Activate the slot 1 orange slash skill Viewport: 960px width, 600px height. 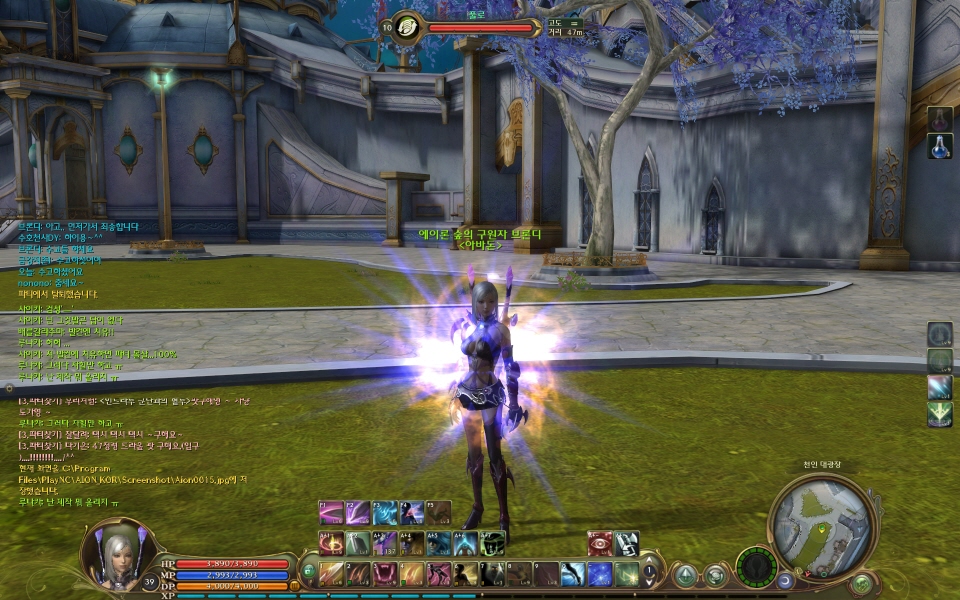point(331,574)
